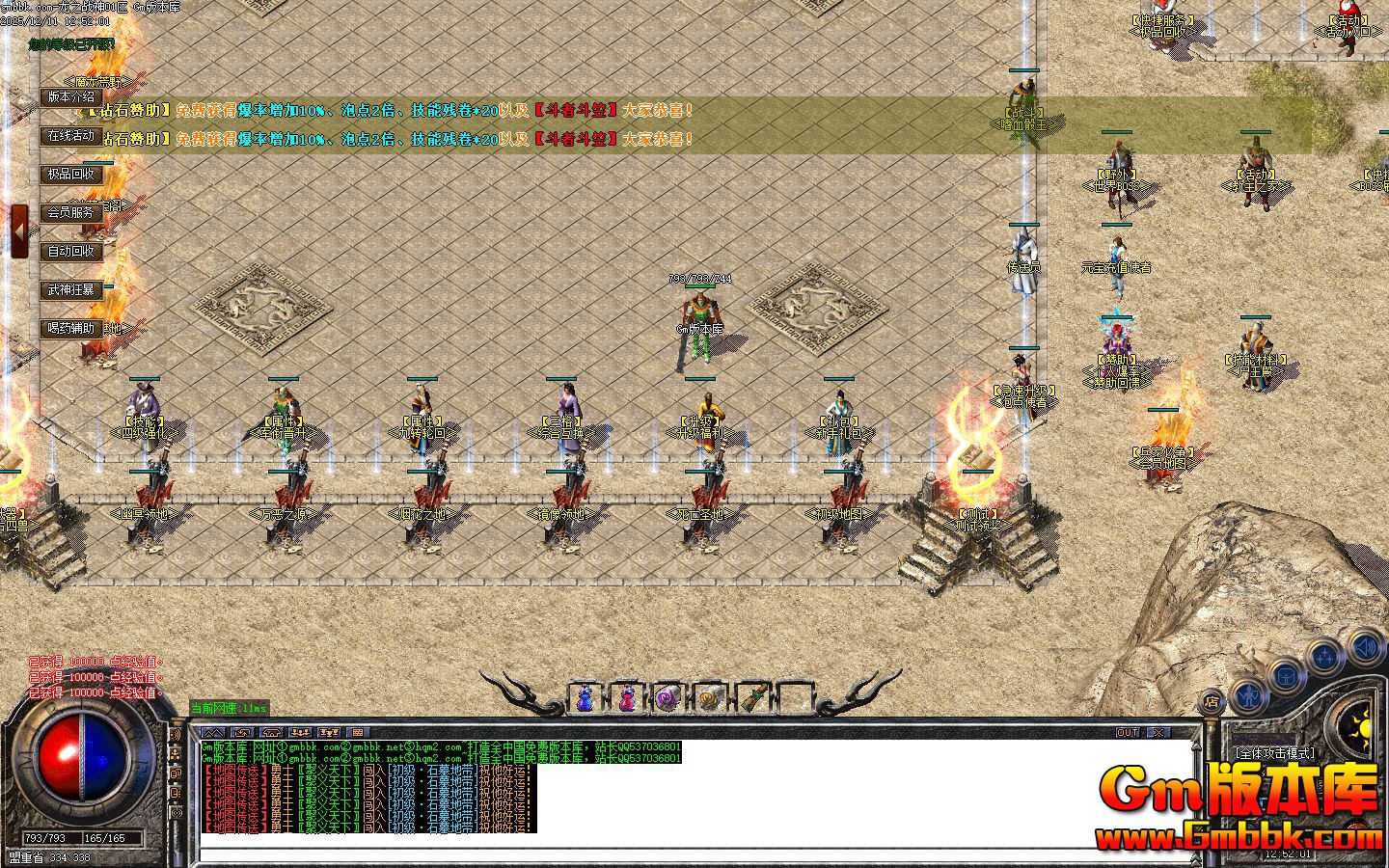Click the 极品回收 button
Image resolution: width=1389 pixels, height=868 pixels.
pos(71,175)
